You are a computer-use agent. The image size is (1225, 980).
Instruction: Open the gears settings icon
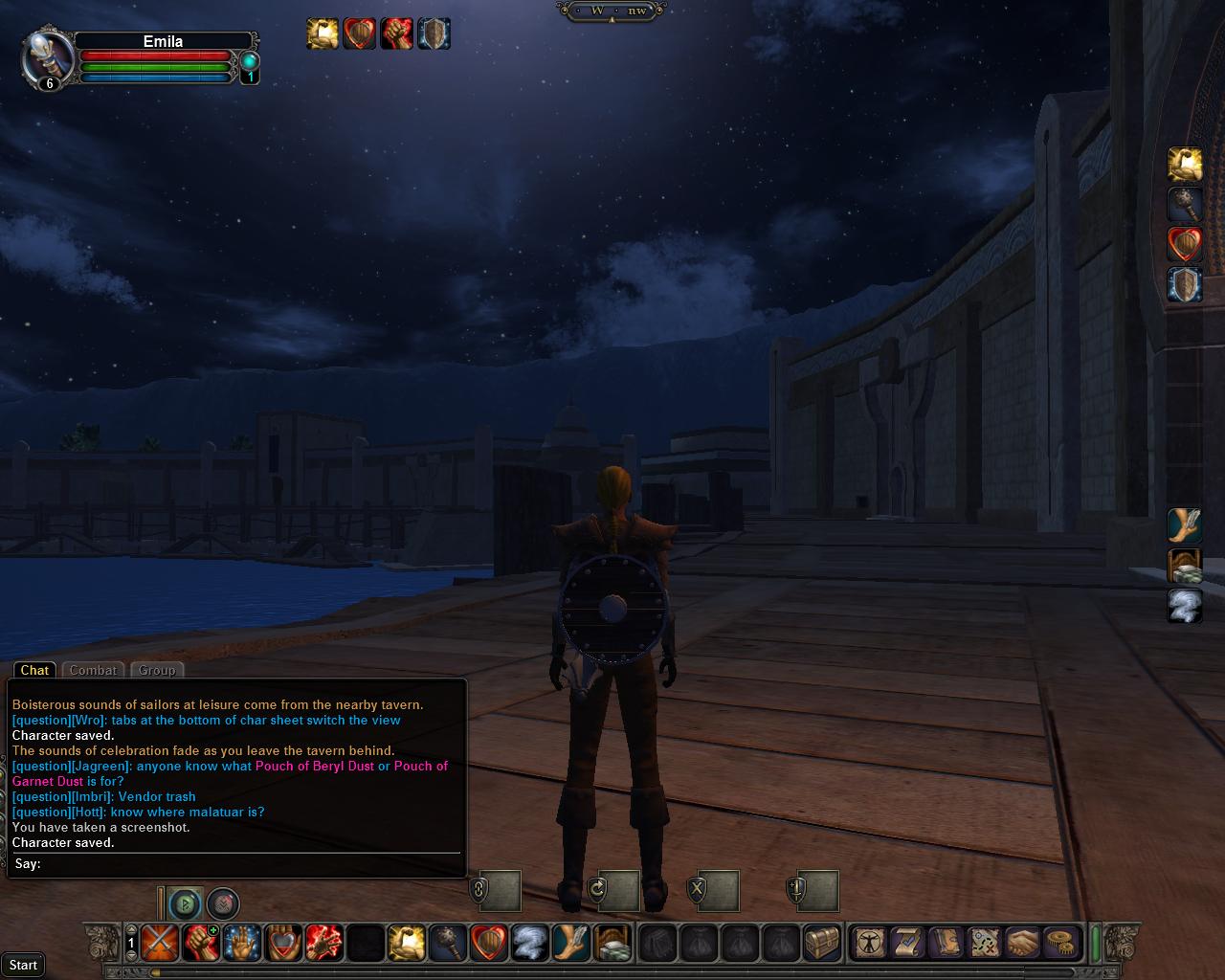click(1059, 943)
